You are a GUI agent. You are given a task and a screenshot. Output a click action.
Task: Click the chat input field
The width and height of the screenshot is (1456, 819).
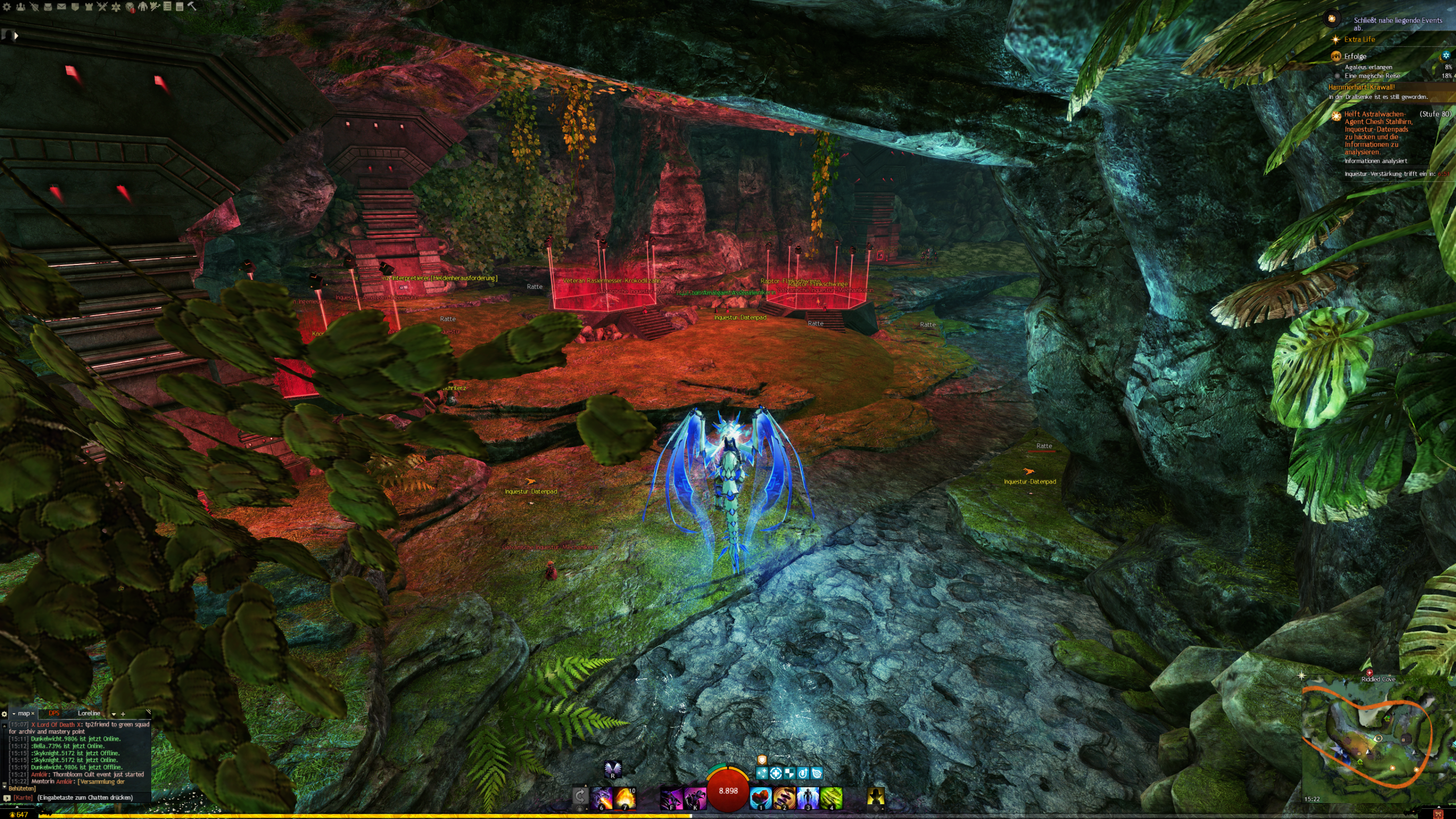(x=85, y=797)
